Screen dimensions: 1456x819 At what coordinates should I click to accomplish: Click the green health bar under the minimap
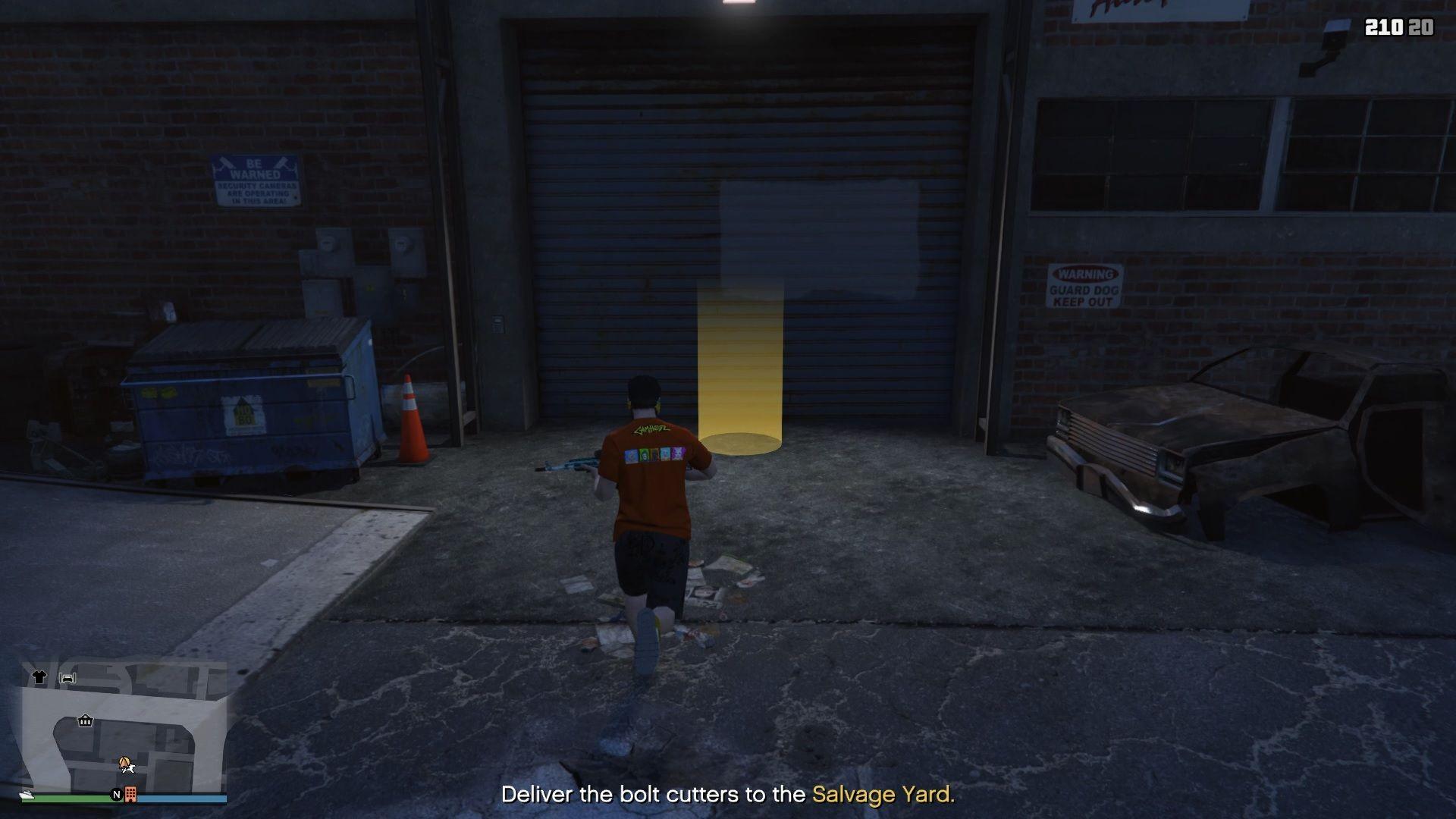click(68, 799)
